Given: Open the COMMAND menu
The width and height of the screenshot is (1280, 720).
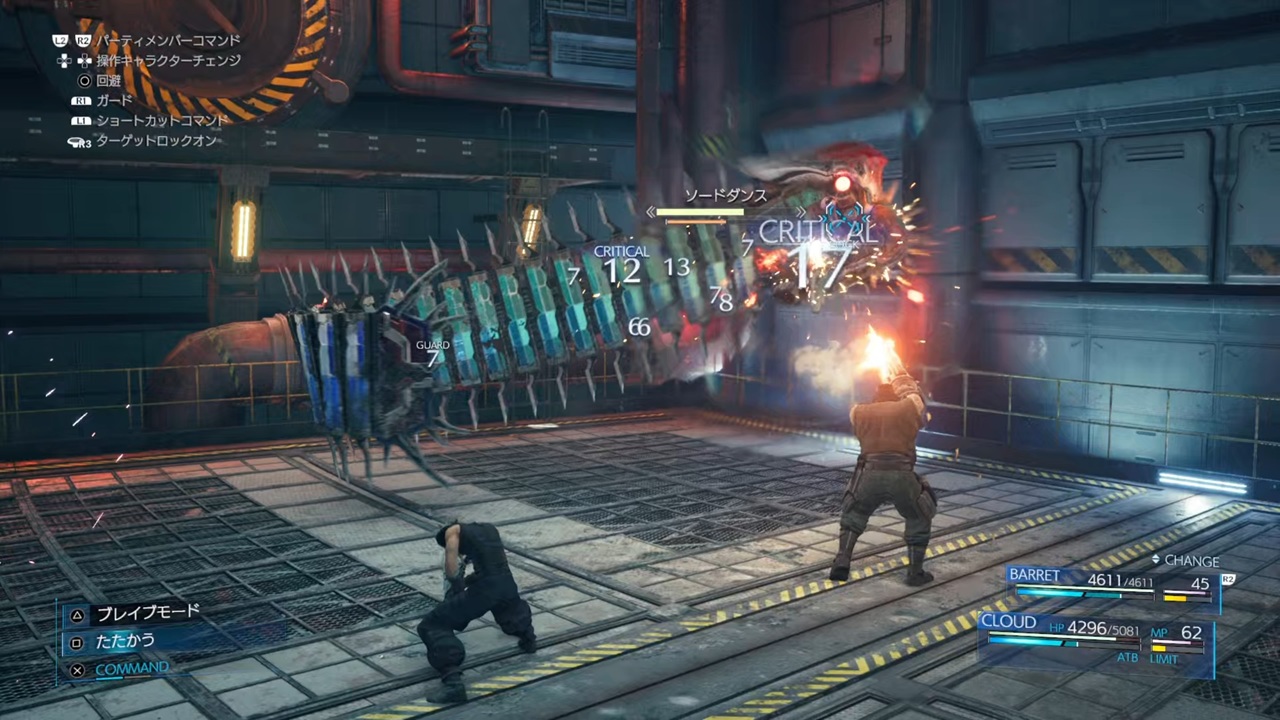Looking at the screenshot, I should 131,668.
